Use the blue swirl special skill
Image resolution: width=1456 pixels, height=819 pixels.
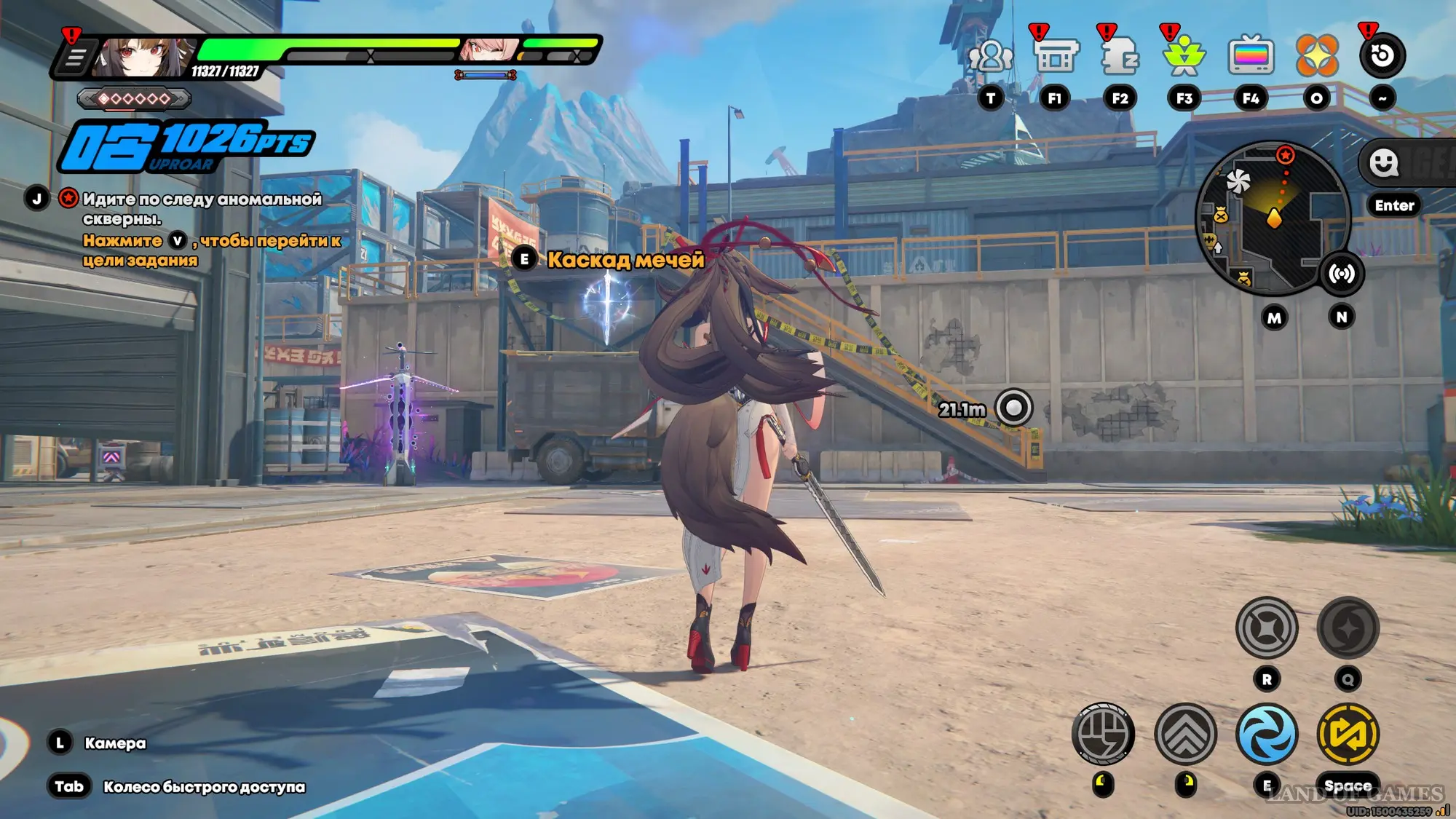coord(1267,734)
